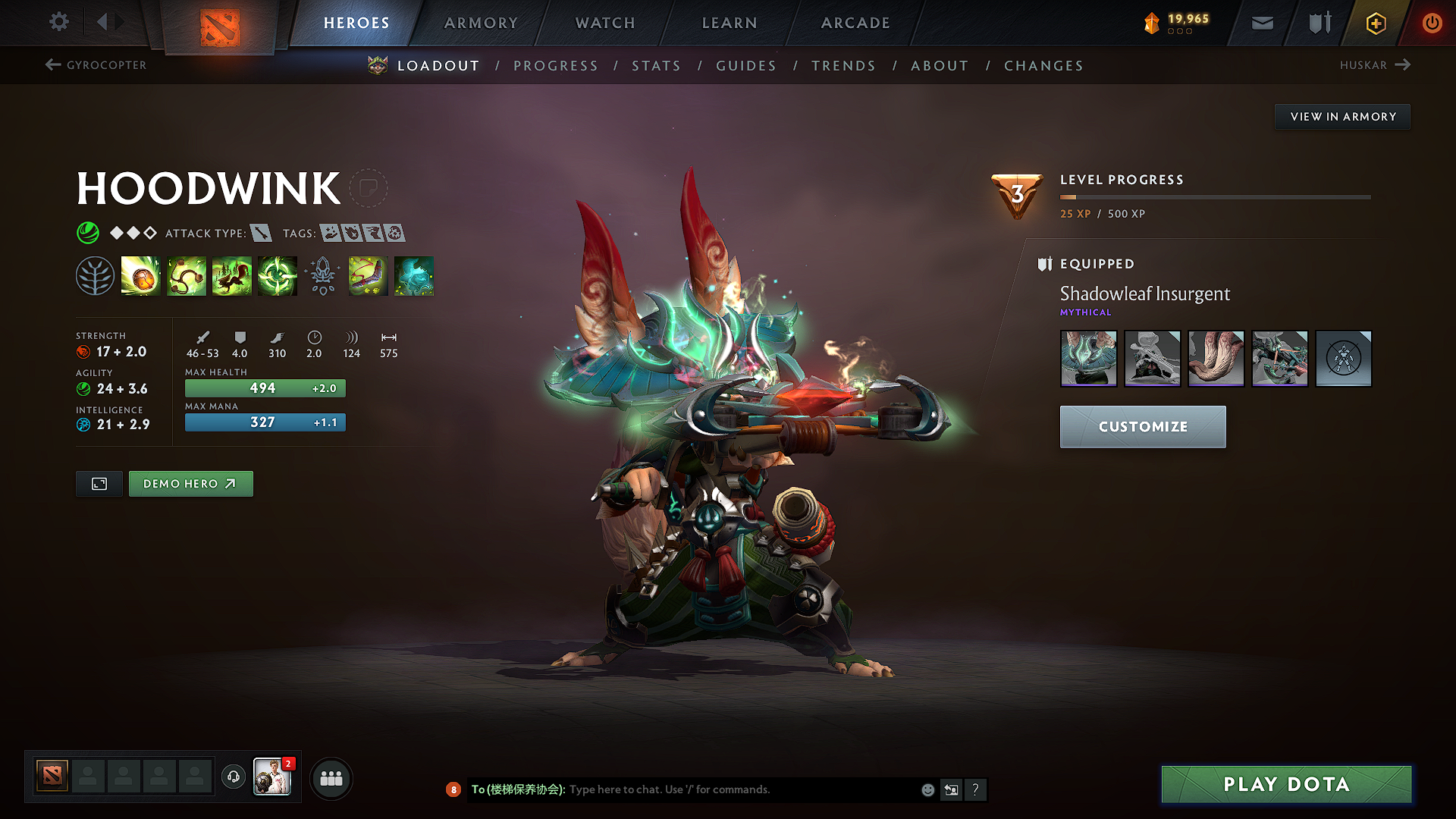Go to next hero Huskar
The width and height of the screenshot is (1456, 819).
coord(1374,65)
